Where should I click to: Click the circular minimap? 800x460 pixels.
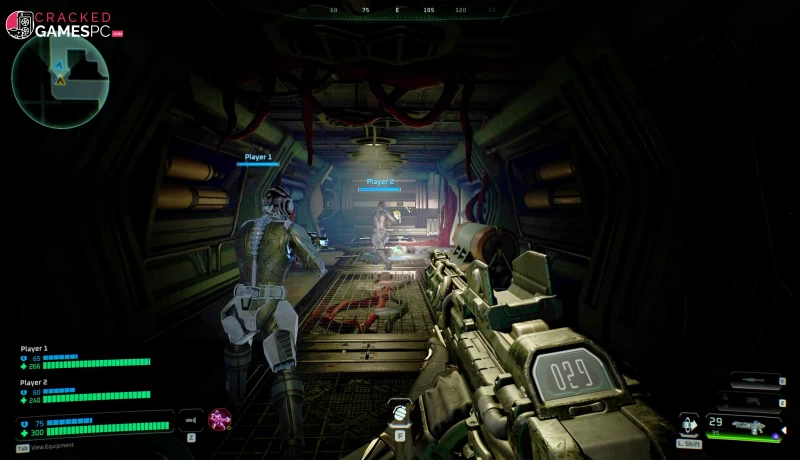pos(60,81)
